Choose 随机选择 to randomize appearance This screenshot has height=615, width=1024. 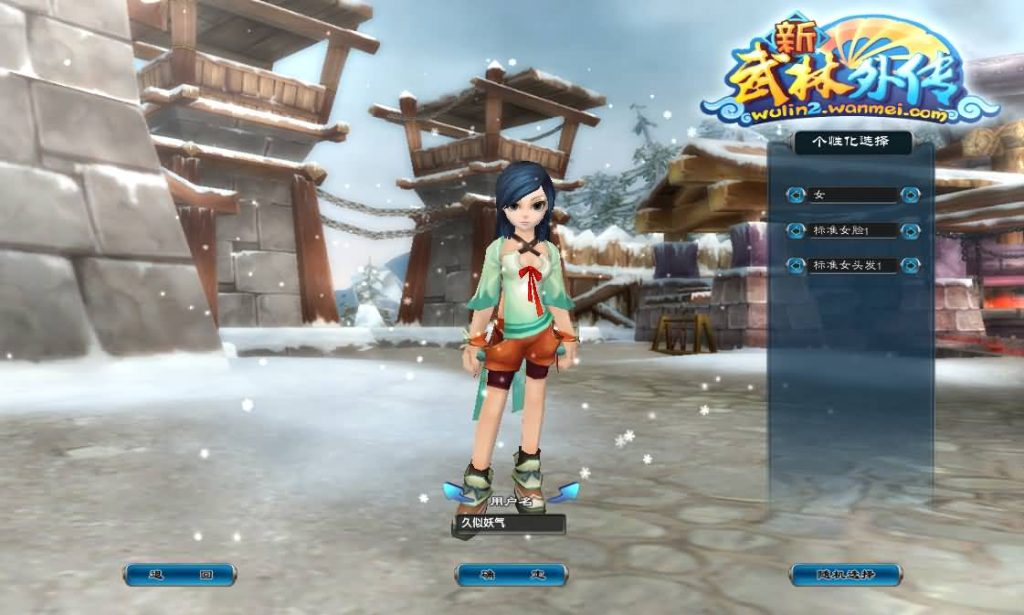pyautogui.click(x=845, y=575)
